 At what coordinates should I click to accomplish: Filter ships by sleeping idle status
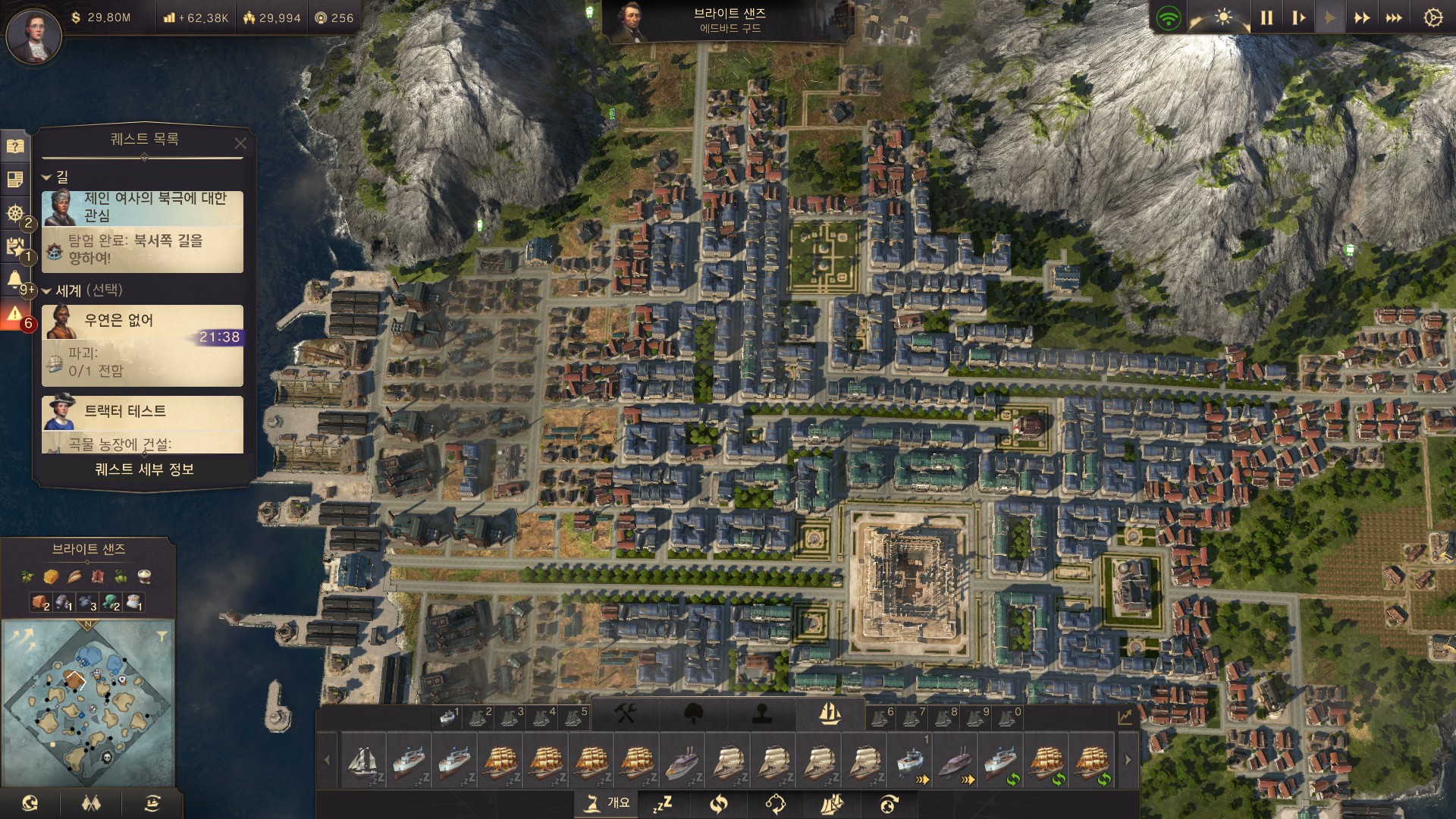pyautogui.click(x=664, y=803)
